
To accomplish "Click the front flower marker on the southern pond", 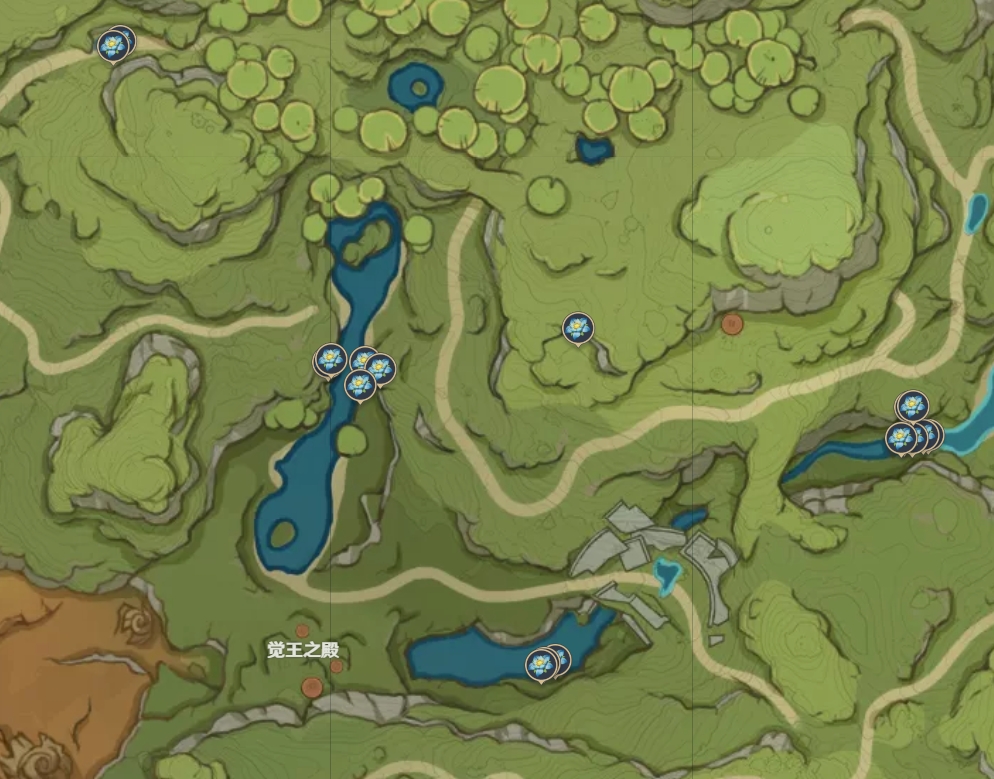I will click(x=541, y=662).
